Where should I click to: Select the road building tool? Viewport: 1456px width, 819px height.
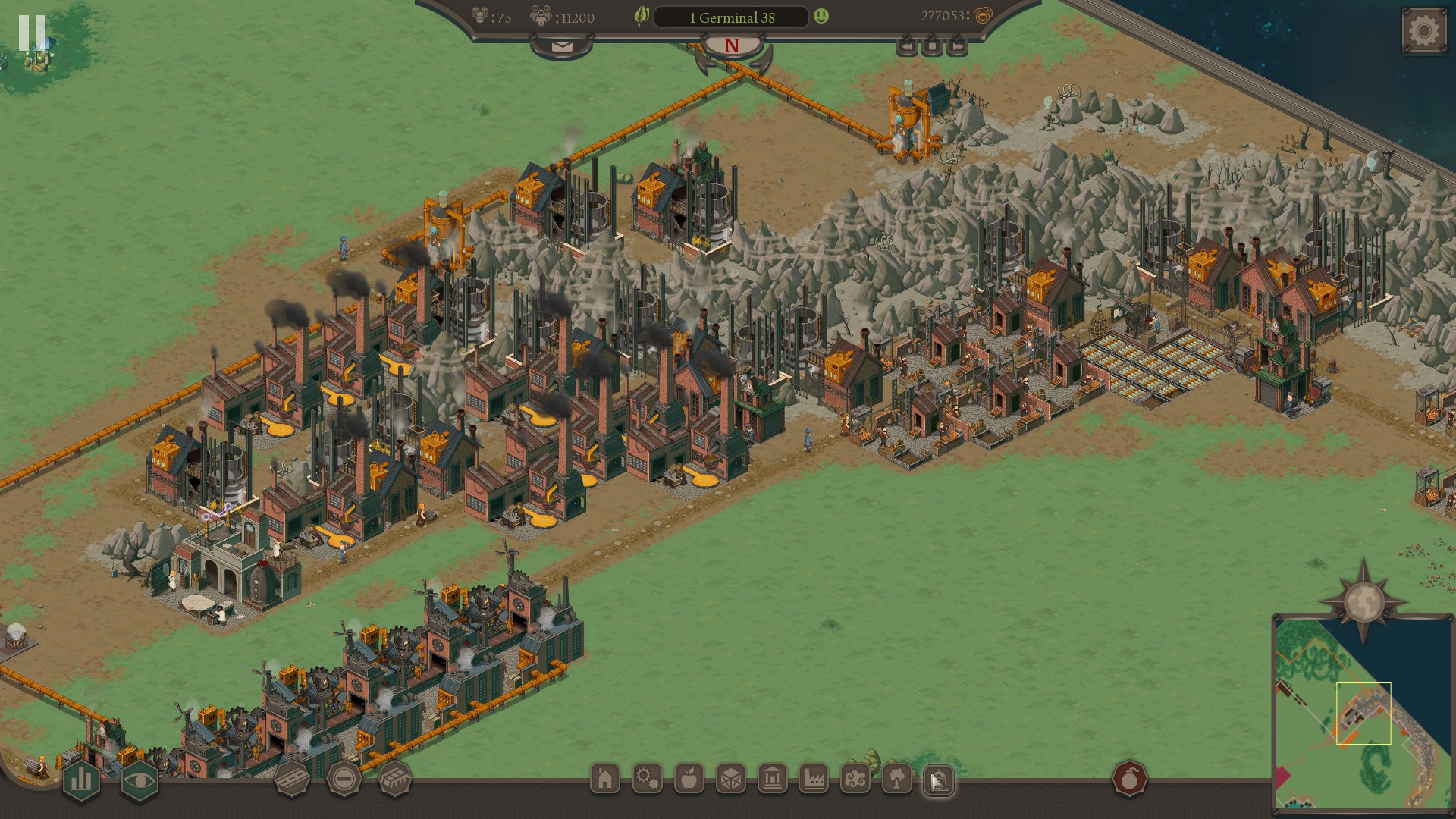(291, 779)
